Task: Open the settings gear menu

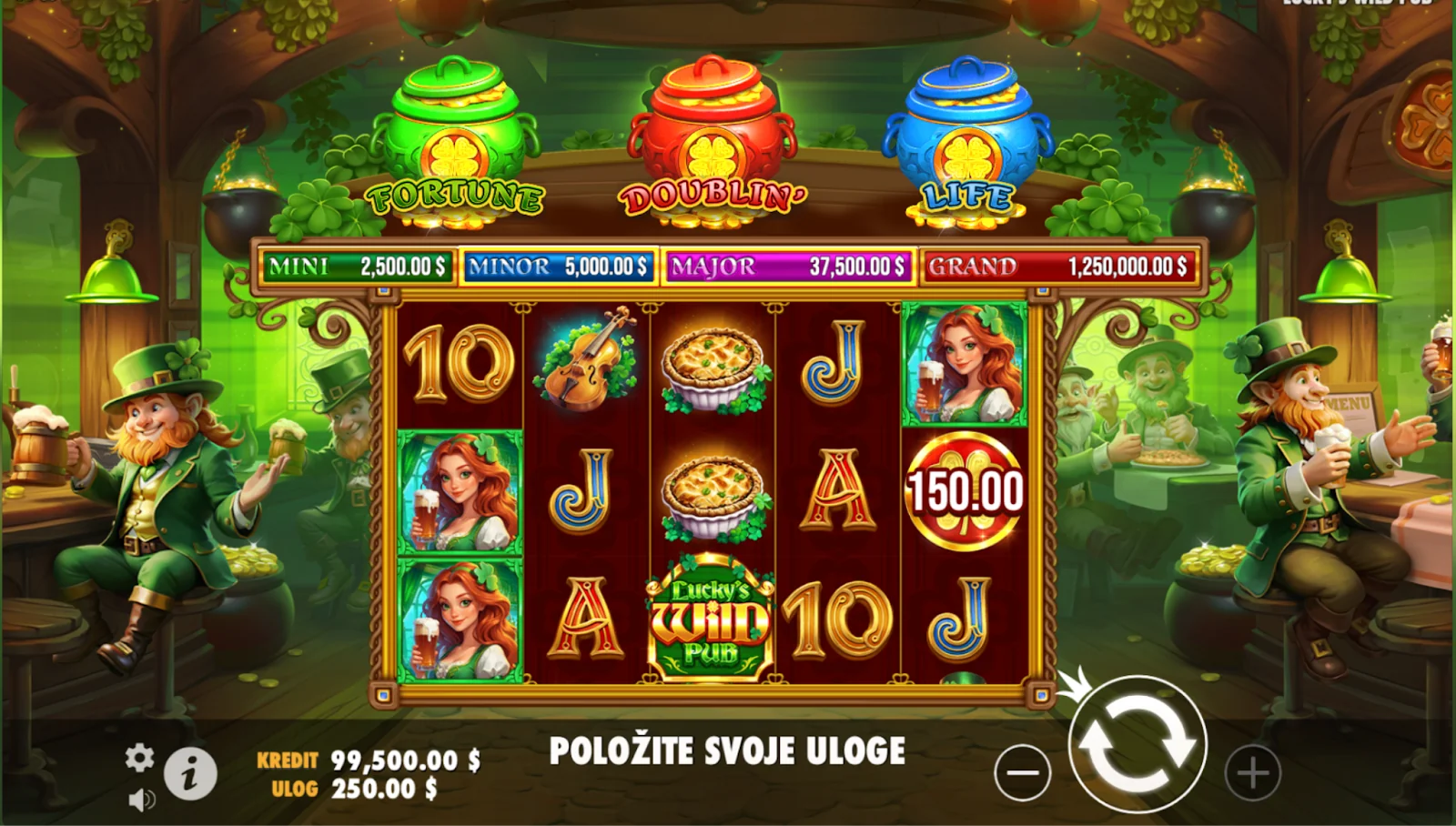Action: tap(139, 757)
